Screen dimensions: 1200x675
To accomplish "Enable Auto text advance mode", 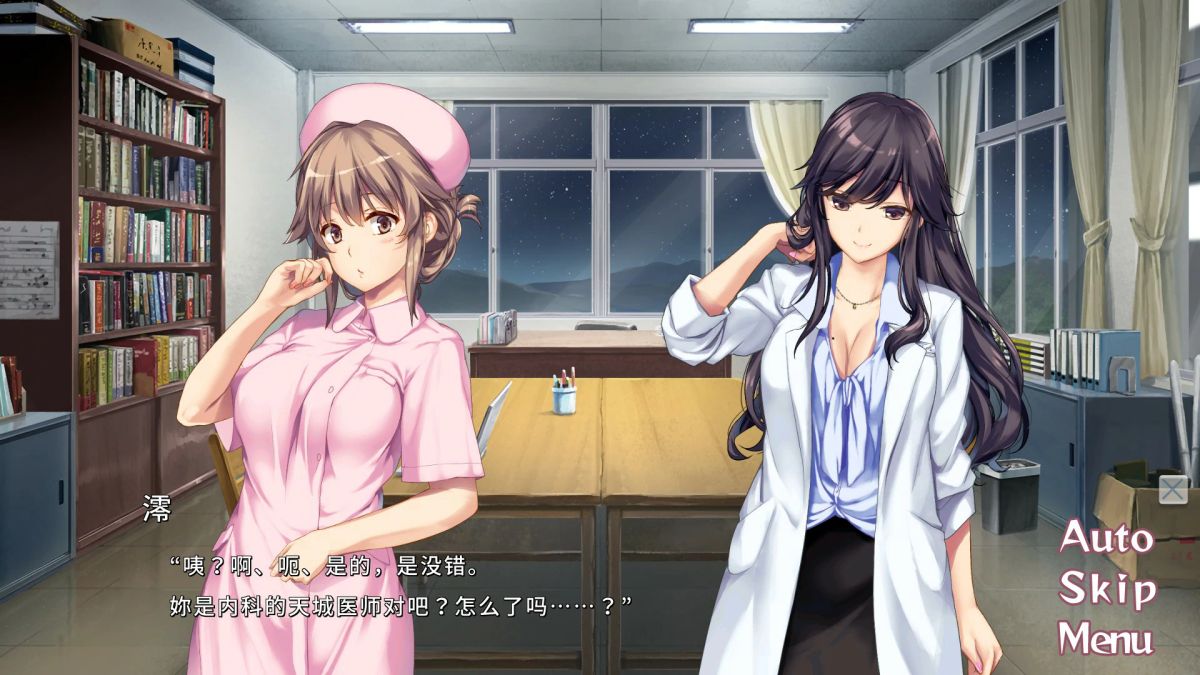I will (1106, 539).
